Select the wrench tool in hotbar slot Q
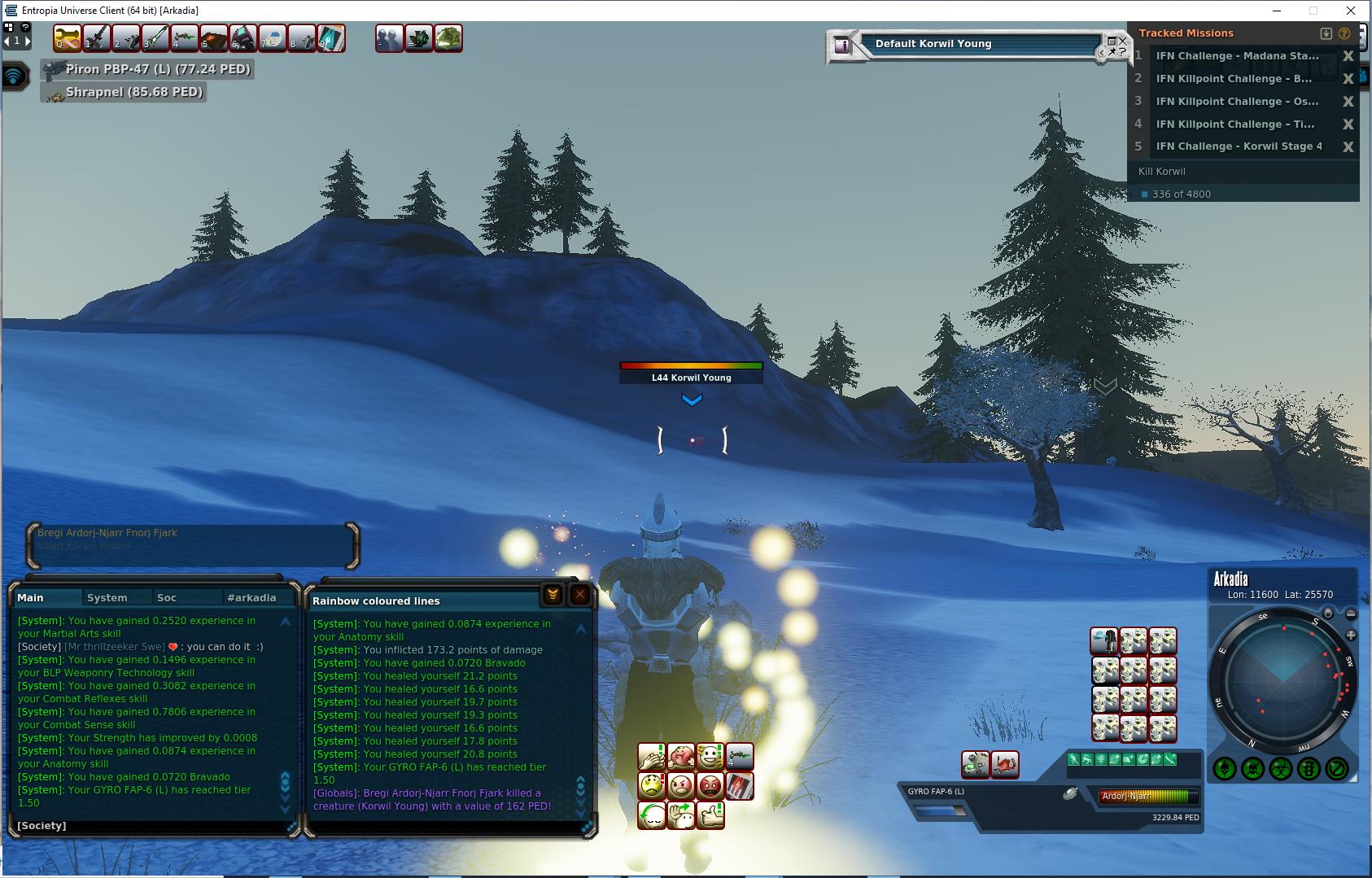This screenshot has height=878, width=1372. 67,38
